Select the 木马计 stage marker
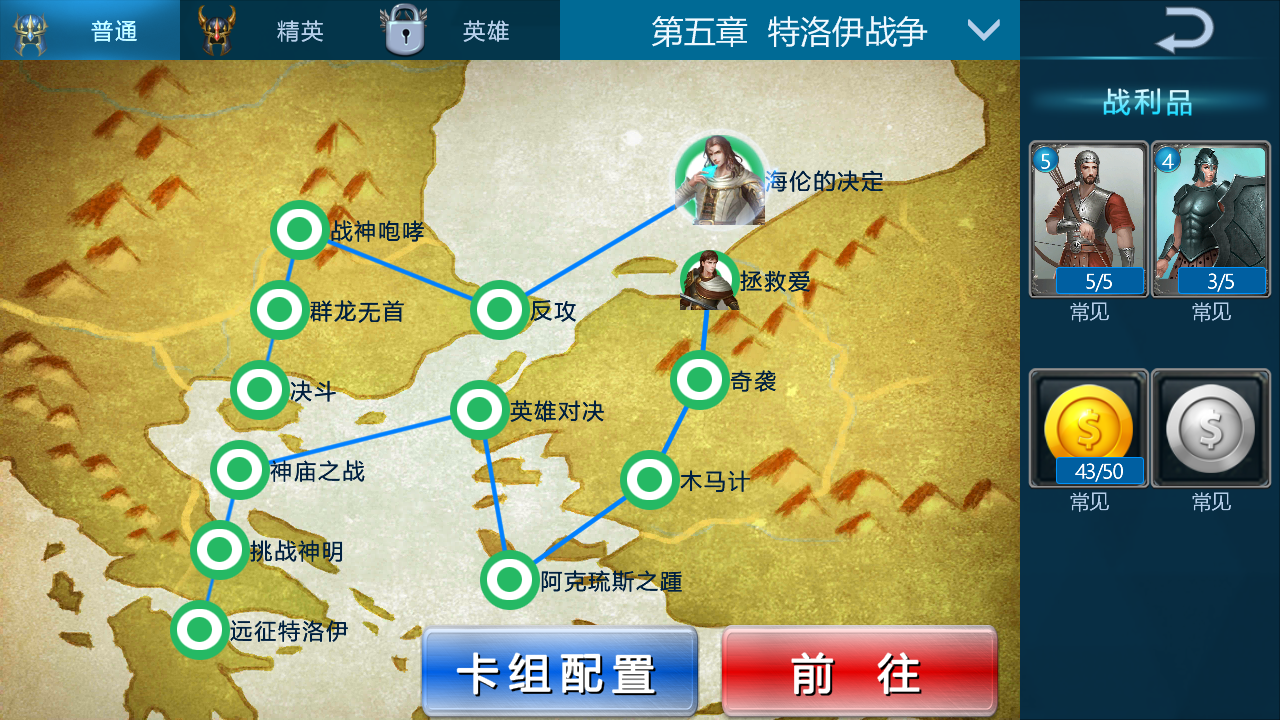Screen dimensions: 1280x720 click(650, 481)
